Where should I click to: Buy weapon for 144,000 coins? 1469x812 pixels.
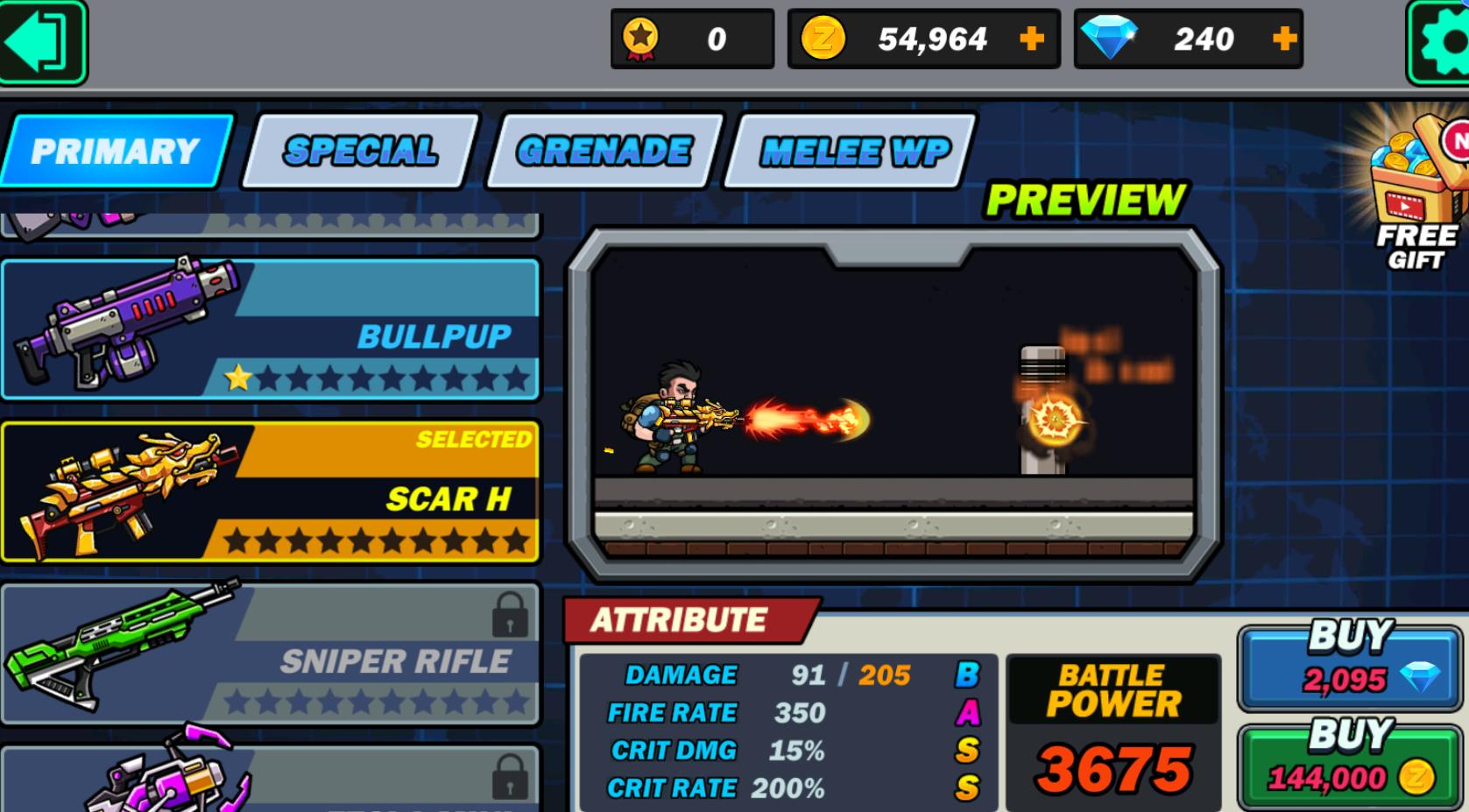coord(1349,764)
